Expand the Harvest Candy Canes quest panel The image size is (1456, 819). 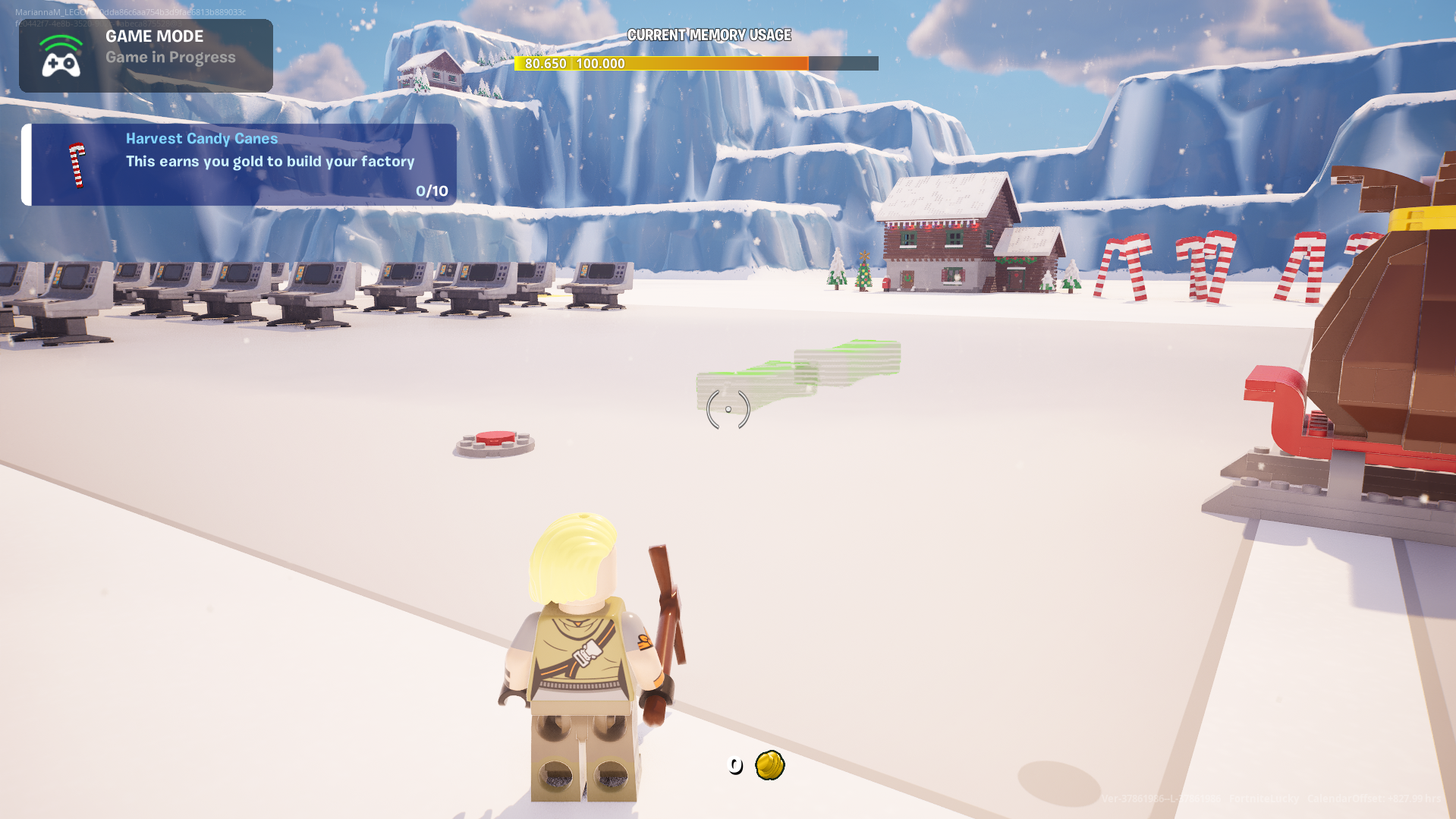point(240,164)
